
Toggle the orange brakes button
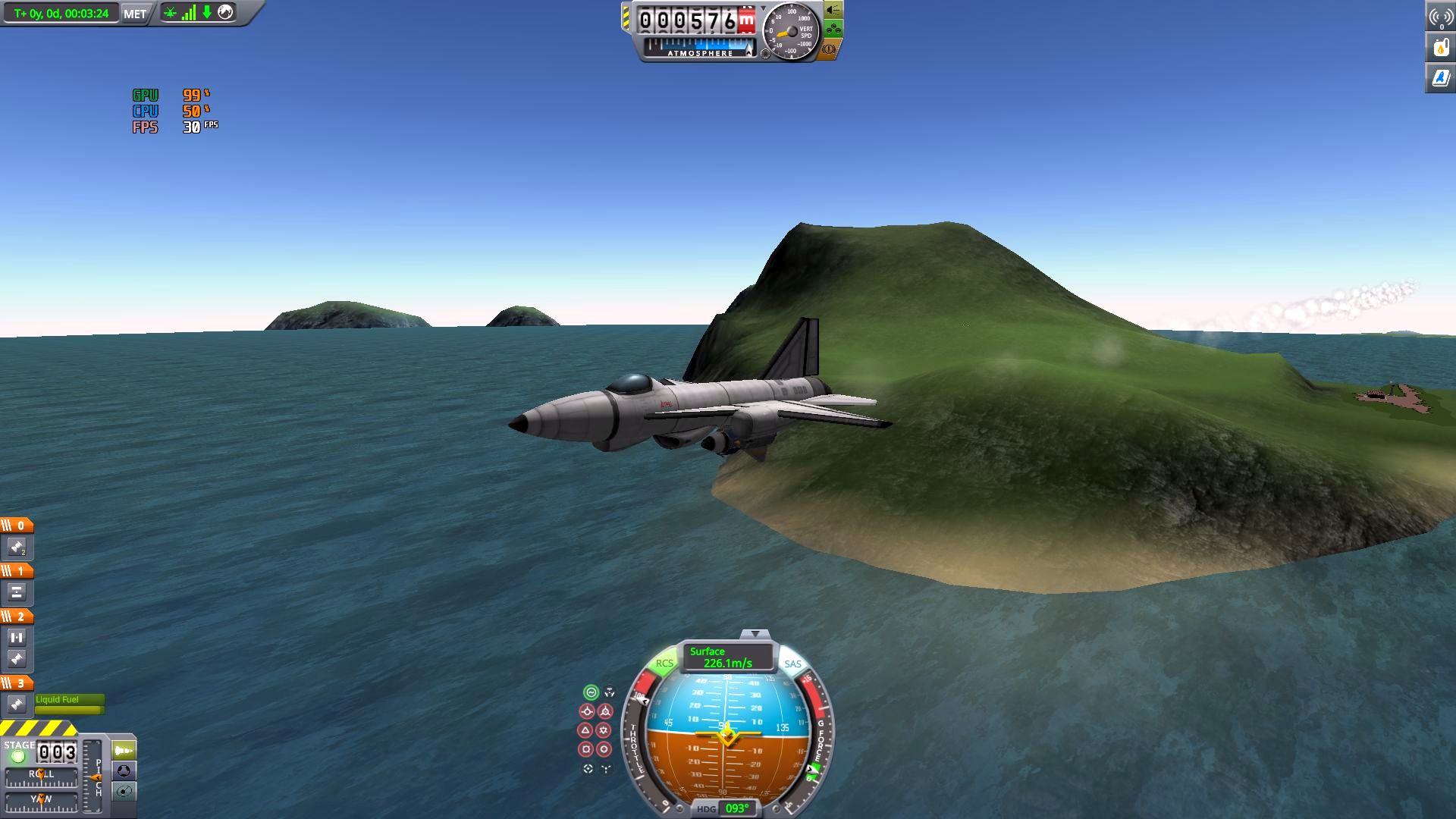(x=829, y=49)
